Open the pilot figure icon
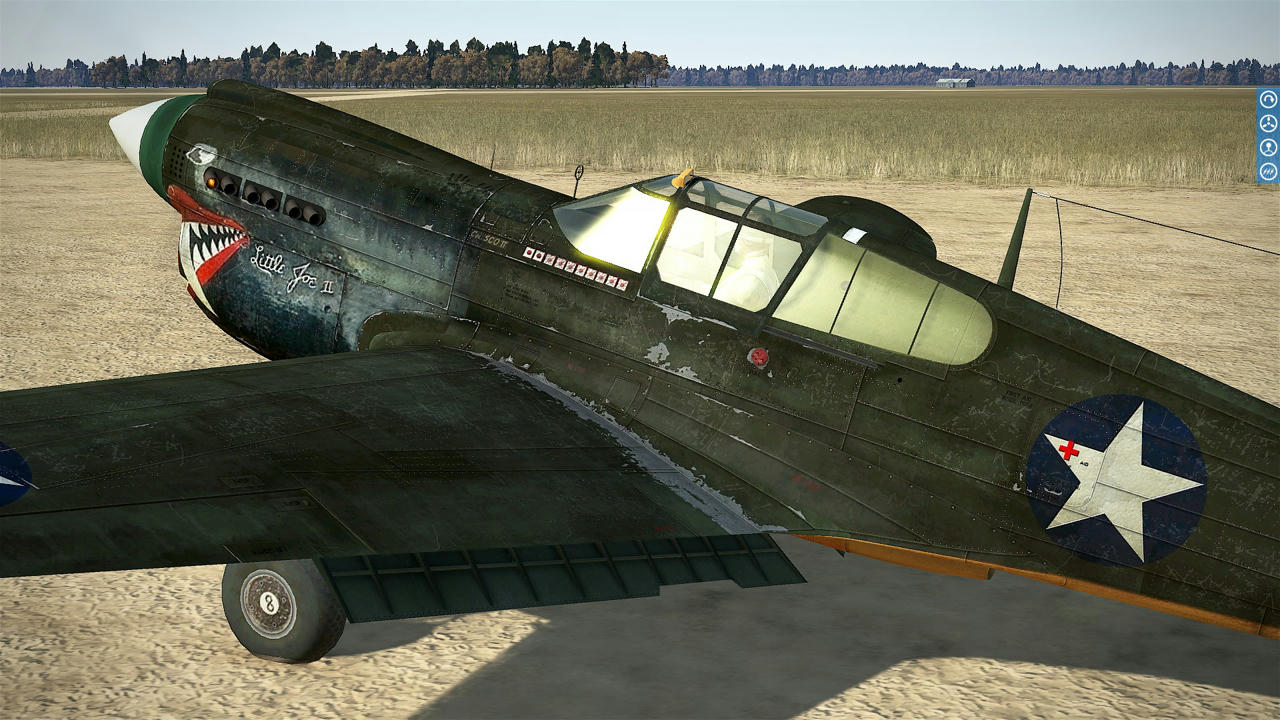This screenshot has height=720, width=1280. point(1268,147)
